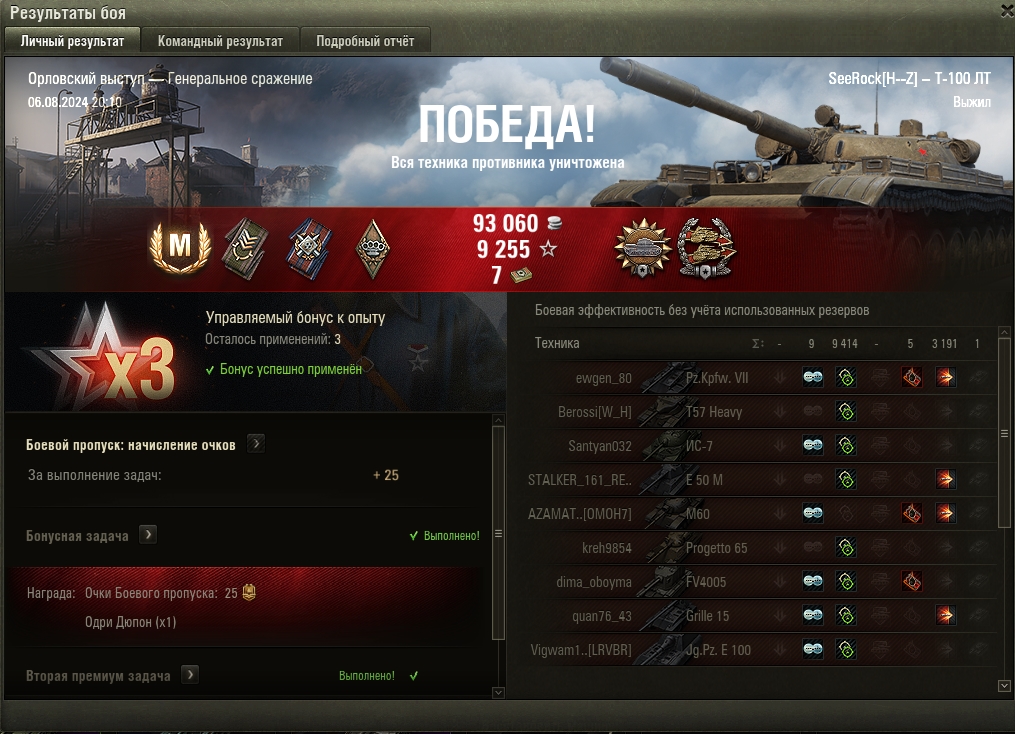Select STALKER_161 E 50 M row
The height and width of the screenshot is (734, 1015).
click(700, 480)
